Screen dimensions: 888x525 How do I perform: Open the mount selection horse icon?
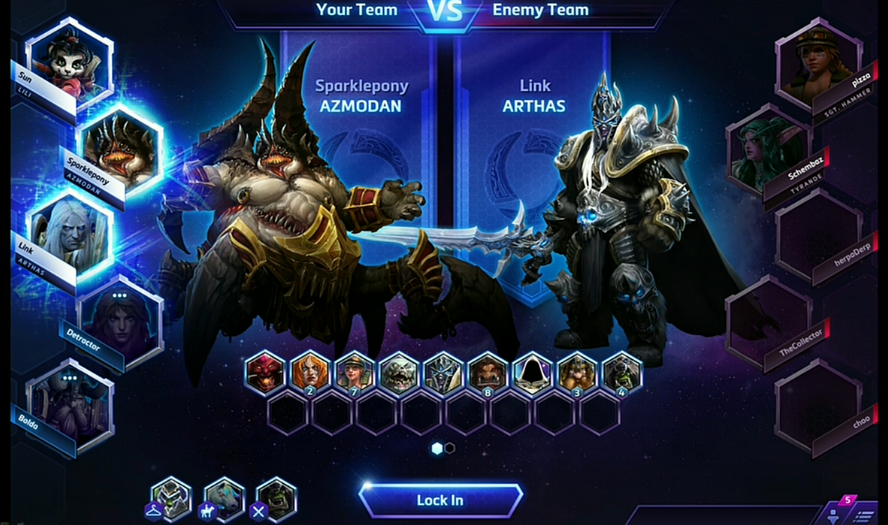[224, 497]
